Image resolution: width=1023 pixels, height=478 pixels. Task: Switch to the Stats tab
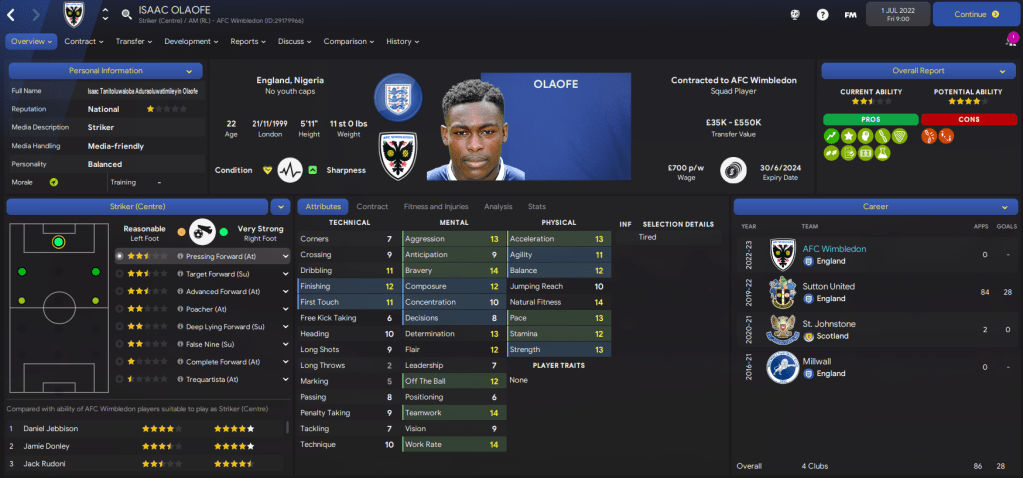(537, 207)
